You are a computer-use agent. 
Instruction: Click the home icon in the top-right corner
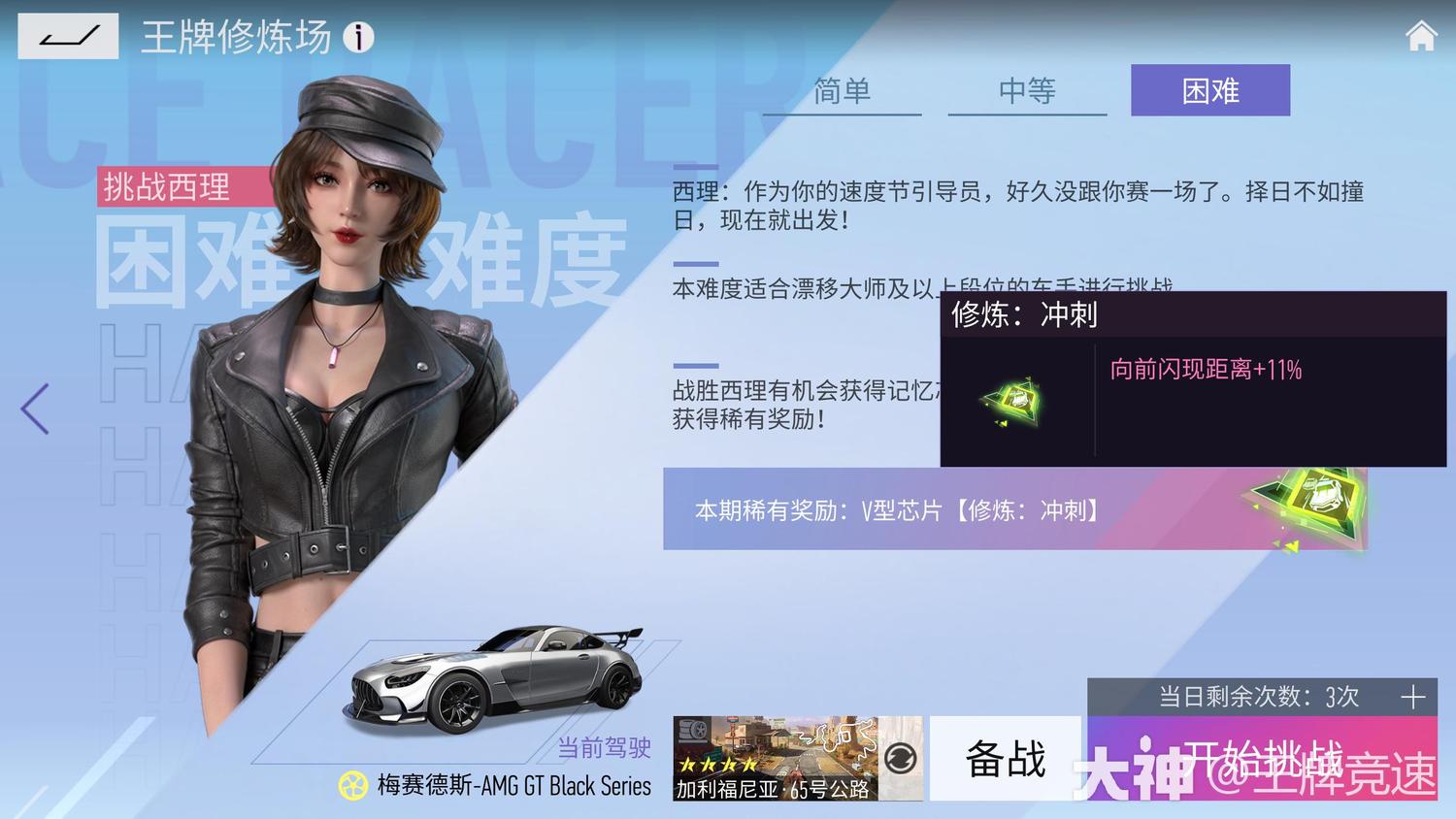1420,35
